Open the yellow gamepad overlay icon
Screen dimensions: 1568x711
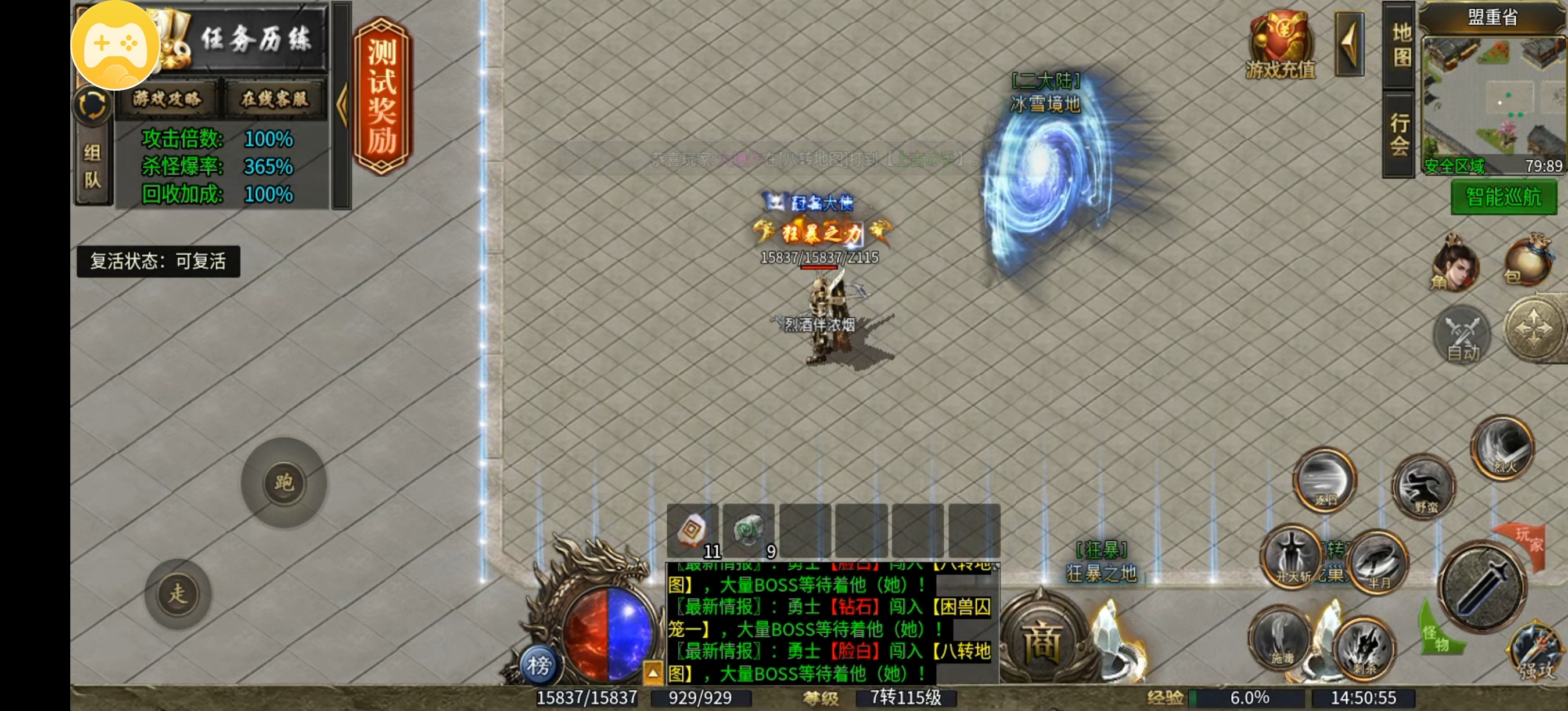coord(116,44)
